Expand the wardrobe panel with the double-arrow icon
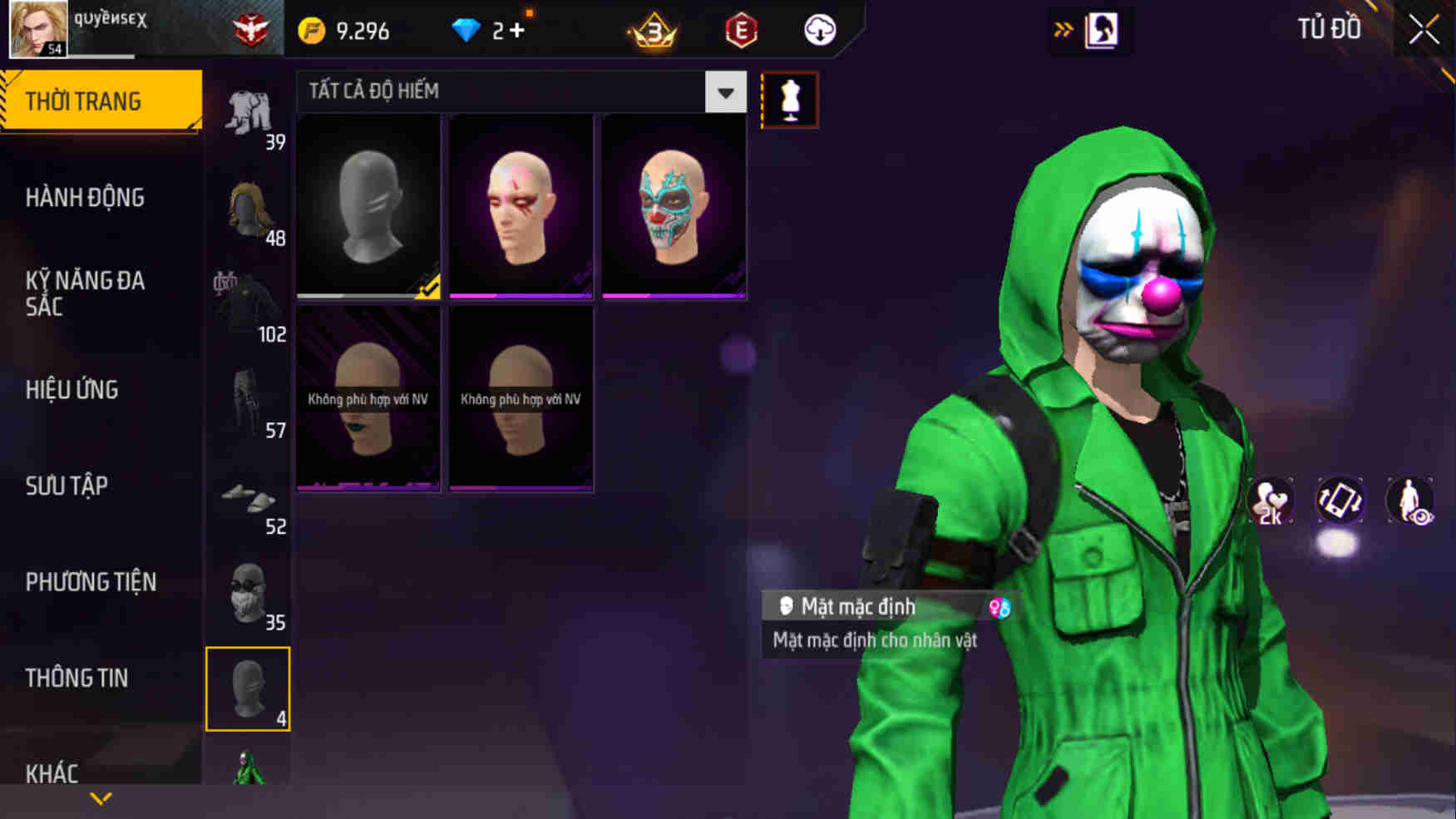 pos(1064,27)
